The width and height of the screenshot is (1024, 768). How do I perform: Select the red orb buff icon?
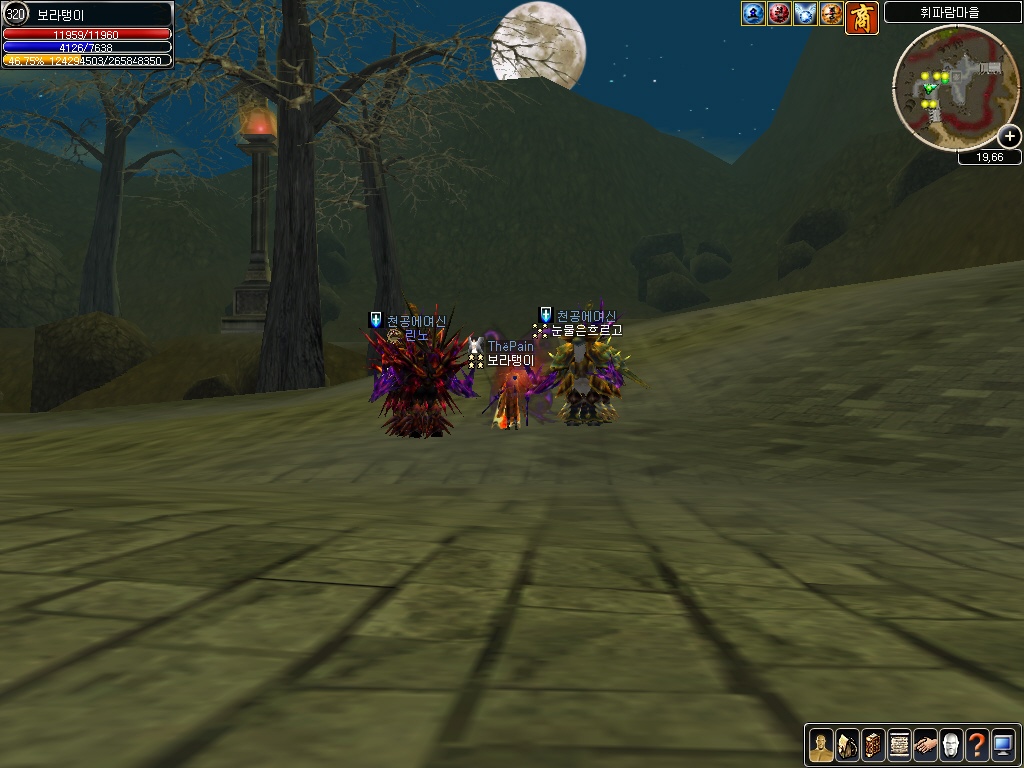(x=779, y=14)
